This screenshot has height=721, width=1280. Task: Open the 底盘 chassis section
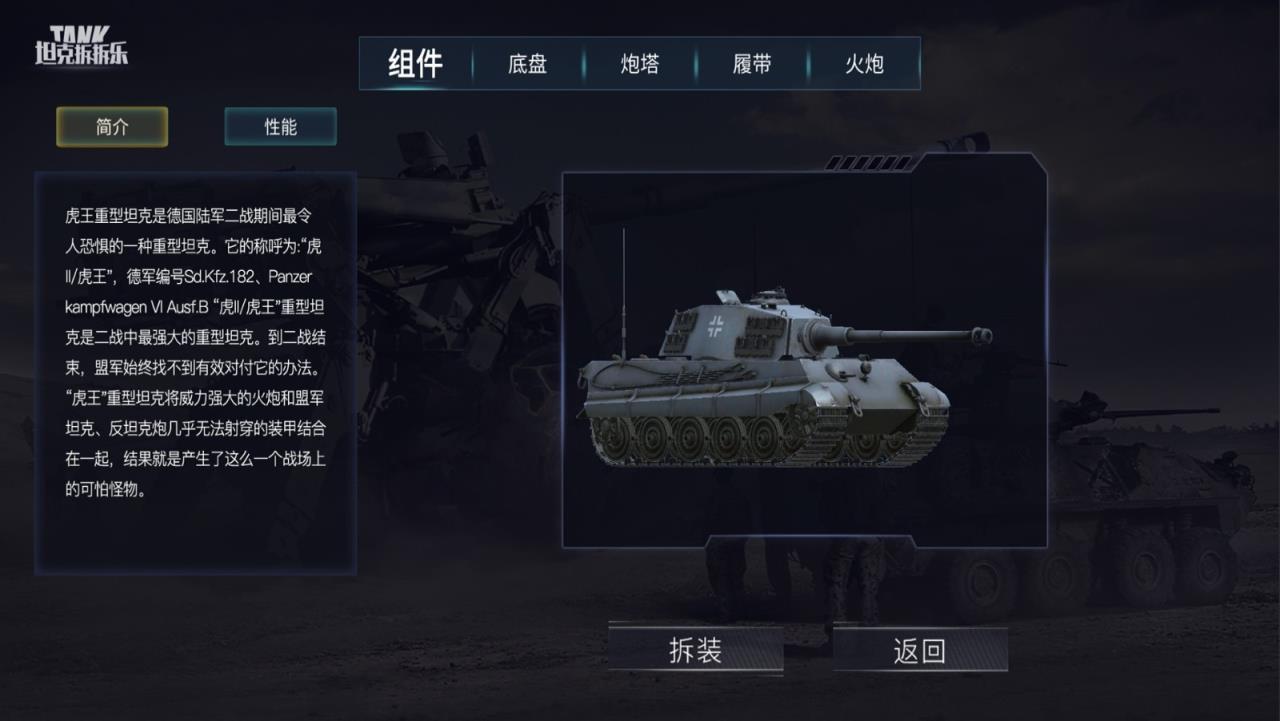pos(527,63)
